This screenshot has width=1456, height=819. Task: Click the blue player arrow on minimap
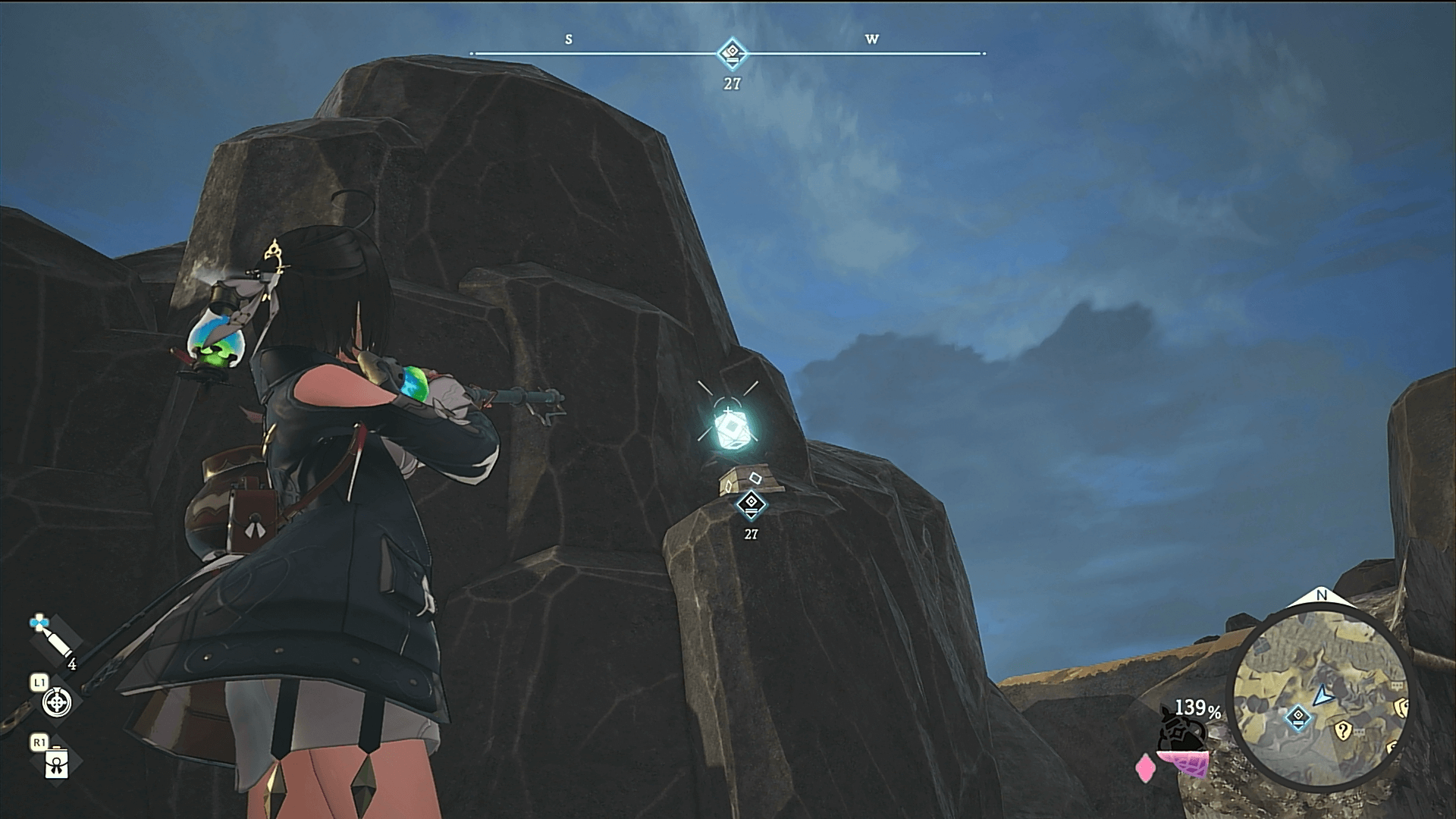pyautogui.click(x=1323, y=693)
